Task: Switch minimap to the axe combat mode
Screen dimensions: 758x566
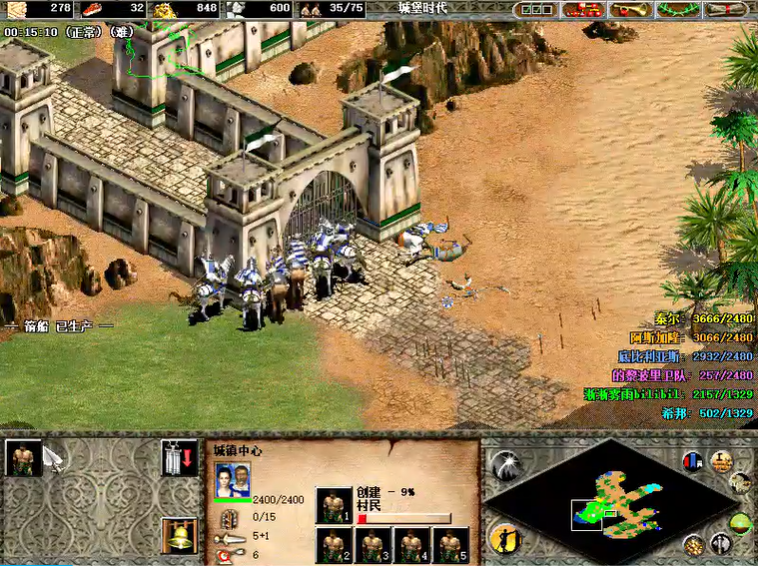Action: pyautogui.click(x=719, y=545)
